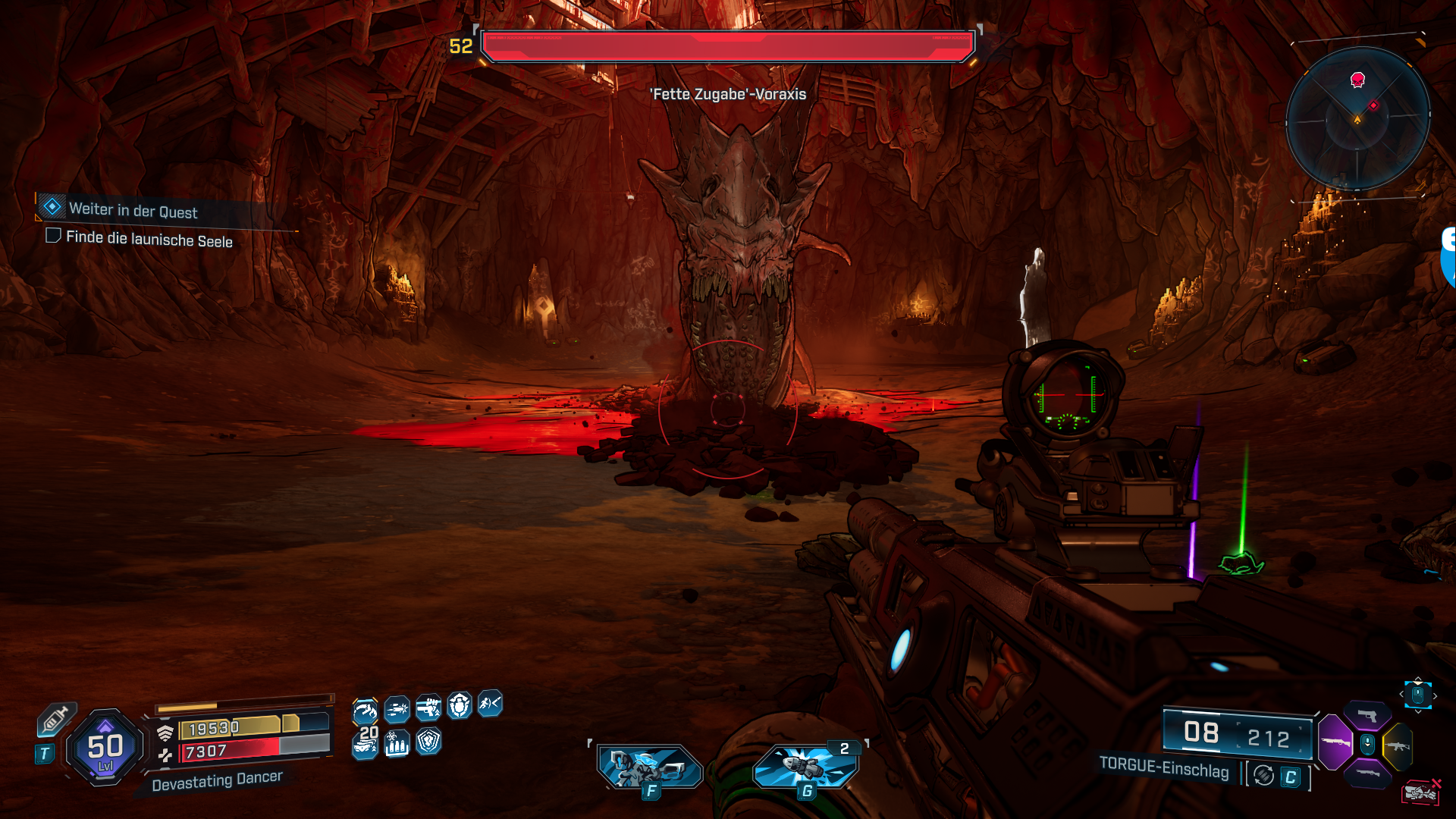1456x819 pixels.
Task: View the cracked shield status icon
Action: pyautogui.click(x=428, y=741)
